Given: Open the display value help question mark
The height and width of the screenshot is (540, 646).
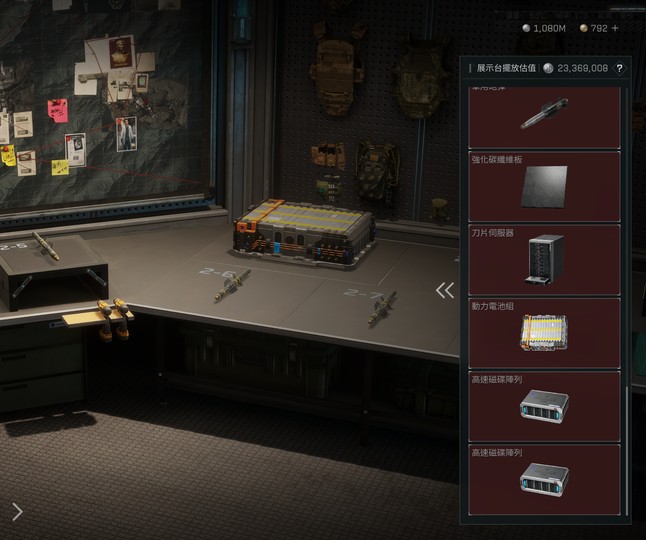Looking at the screenshot, I should point(620,68).
